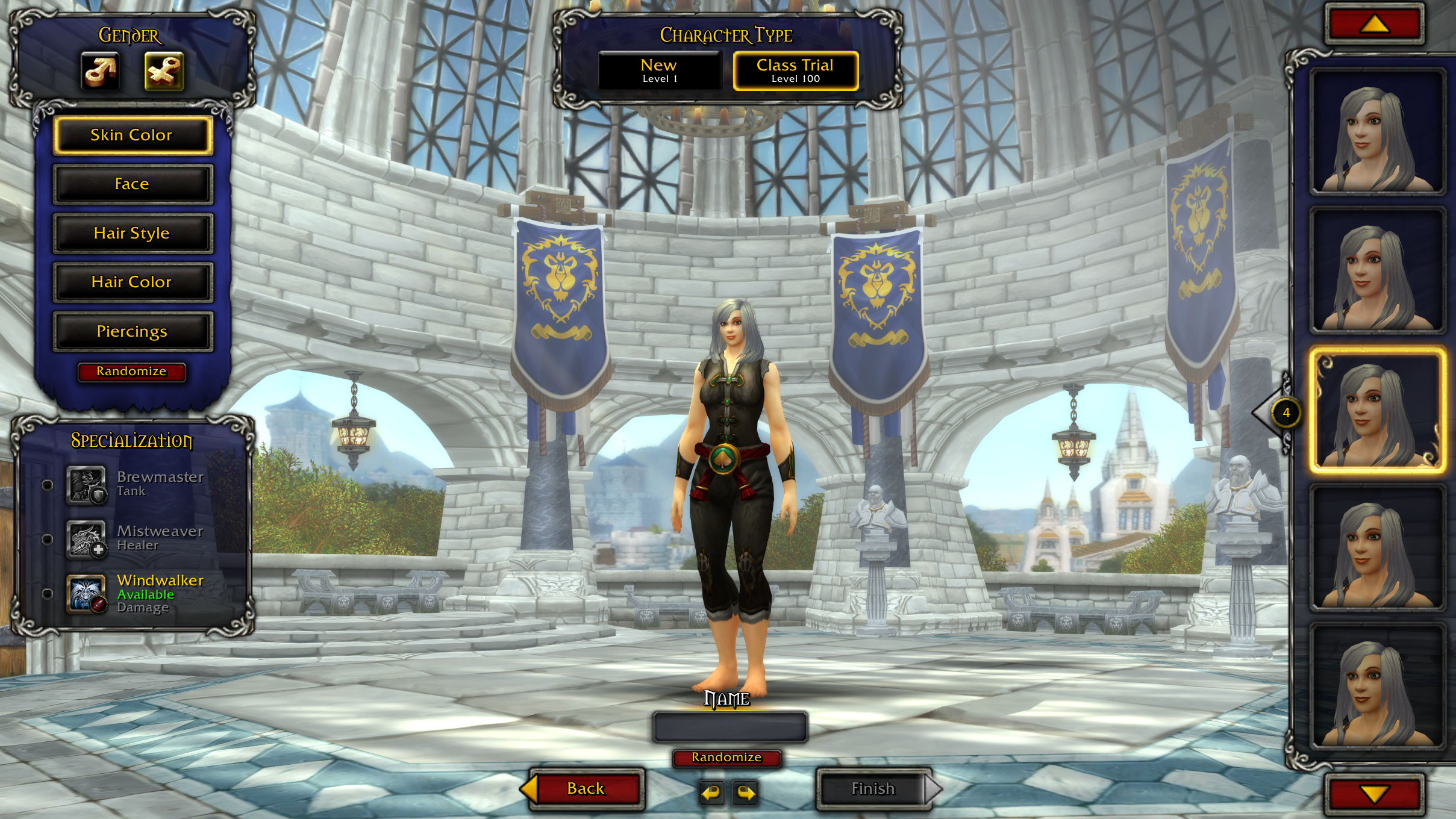Open the Hair Style options

(x=133, y=233)
